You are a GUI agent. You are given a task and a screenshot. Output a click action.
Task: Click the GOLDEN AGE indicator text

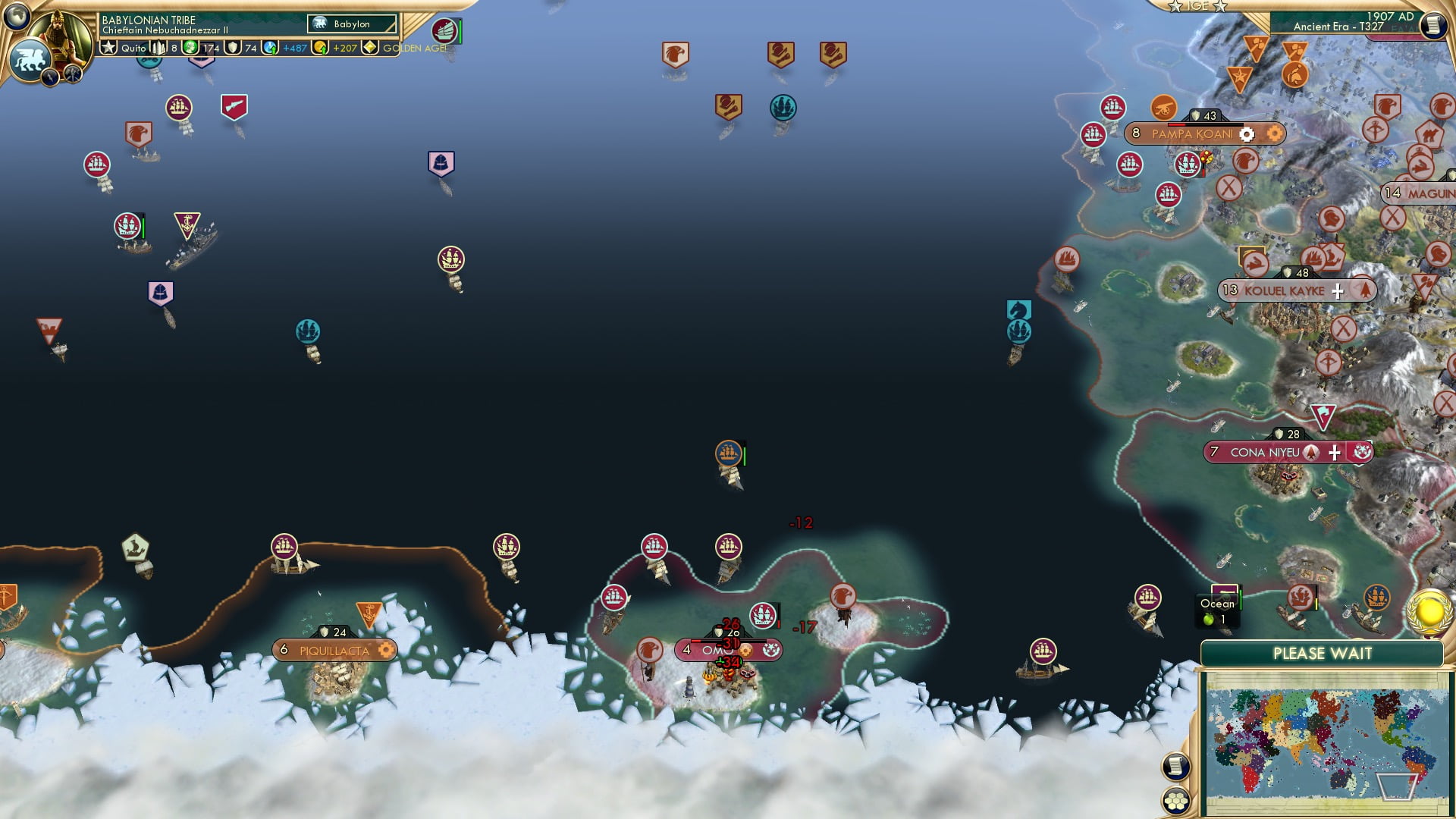tap(413, 49)
